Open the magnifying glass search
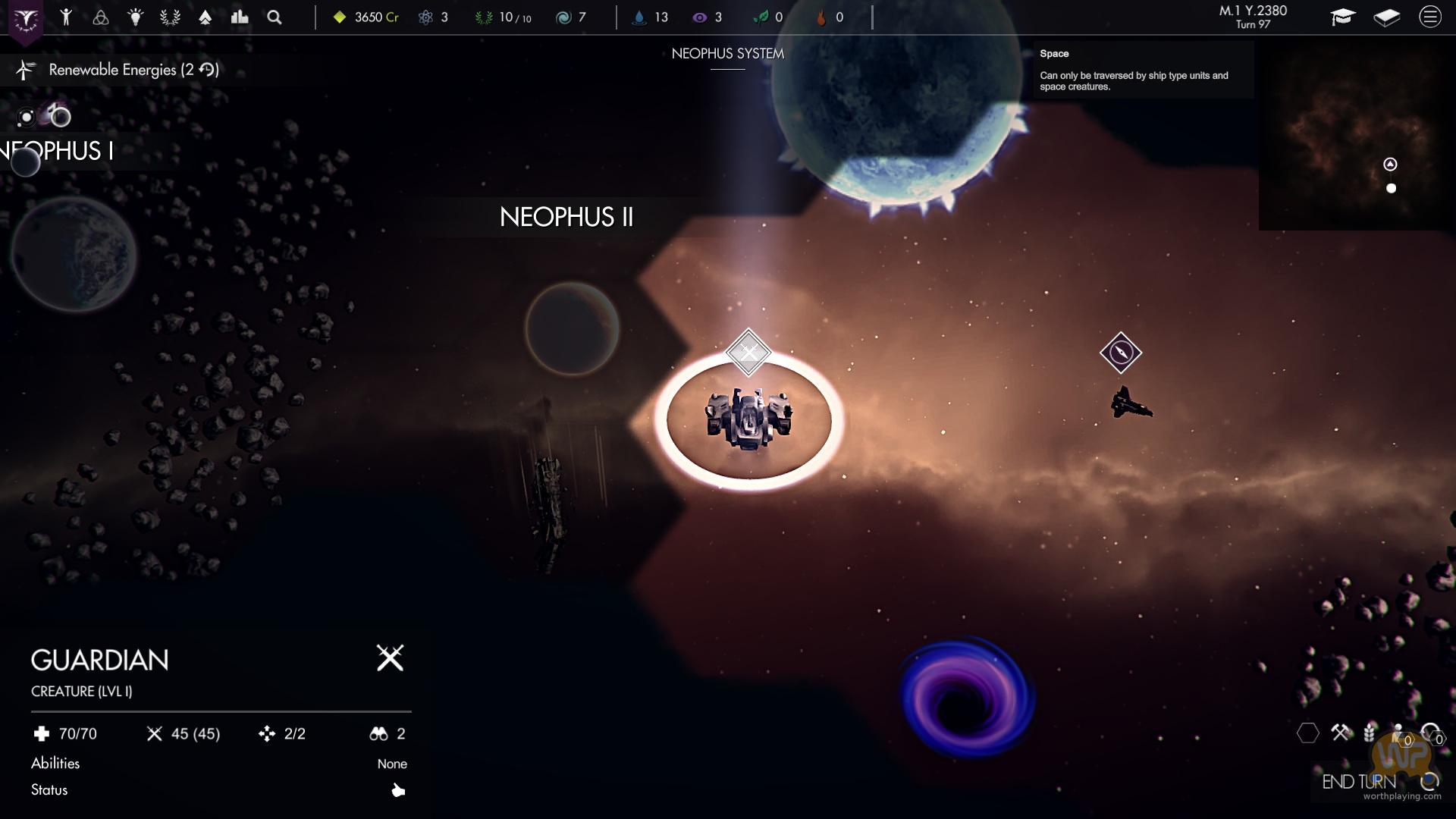This screenshot has height=819, width=1456. [x=275, y=17]
